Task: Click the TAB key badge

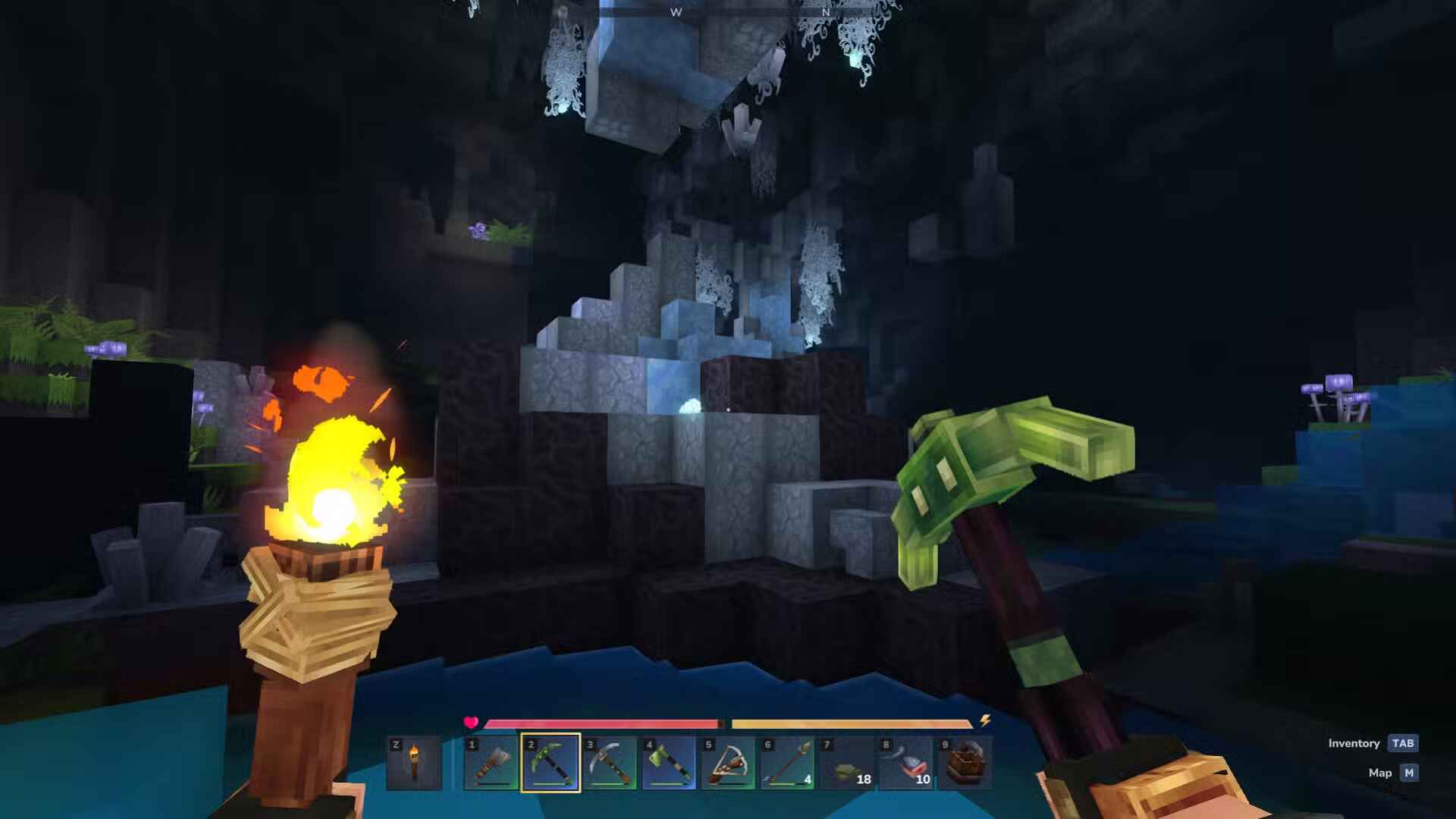Action: [1404, 743]
